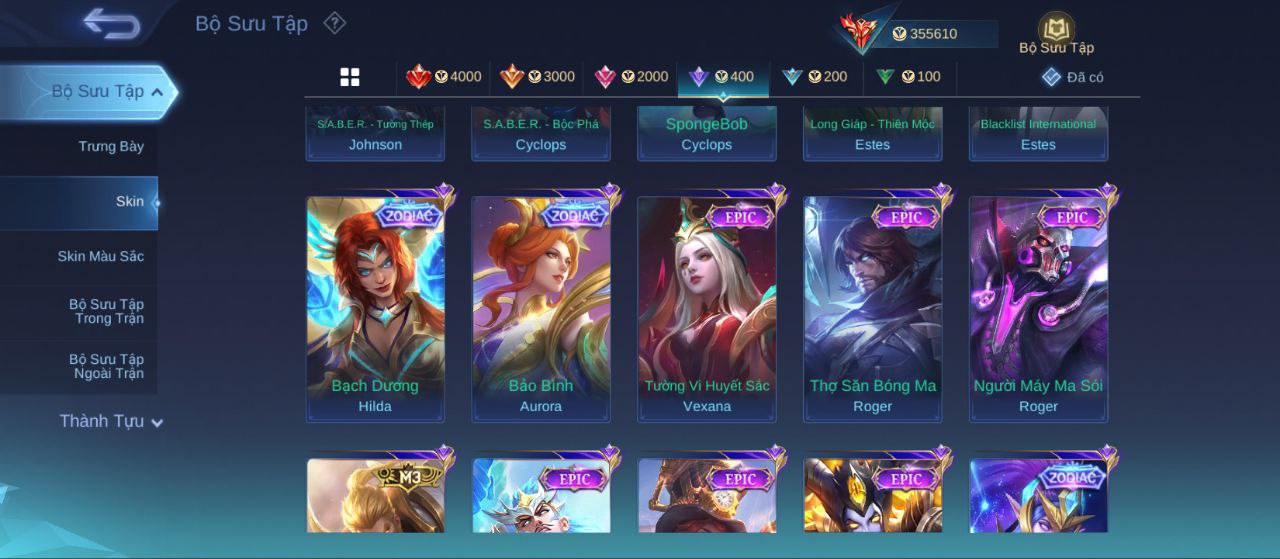This screenshot has height=559, width=1280.
Task: Open the question mark help icon
Action: 335,23
